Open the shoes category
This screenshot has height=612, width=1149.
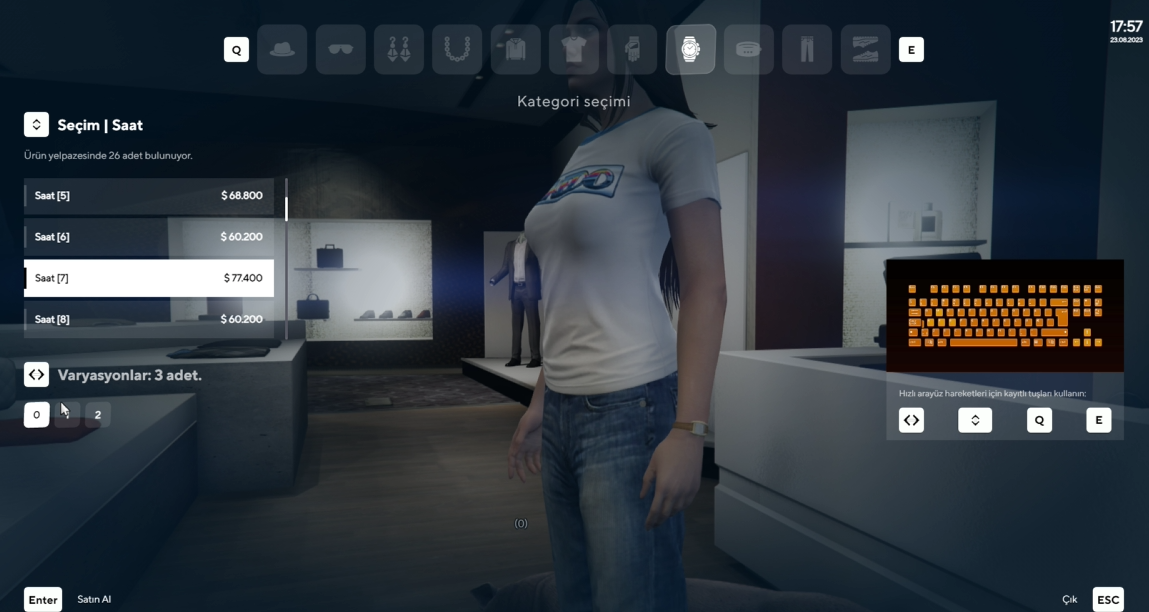click(x=865, y=50)
